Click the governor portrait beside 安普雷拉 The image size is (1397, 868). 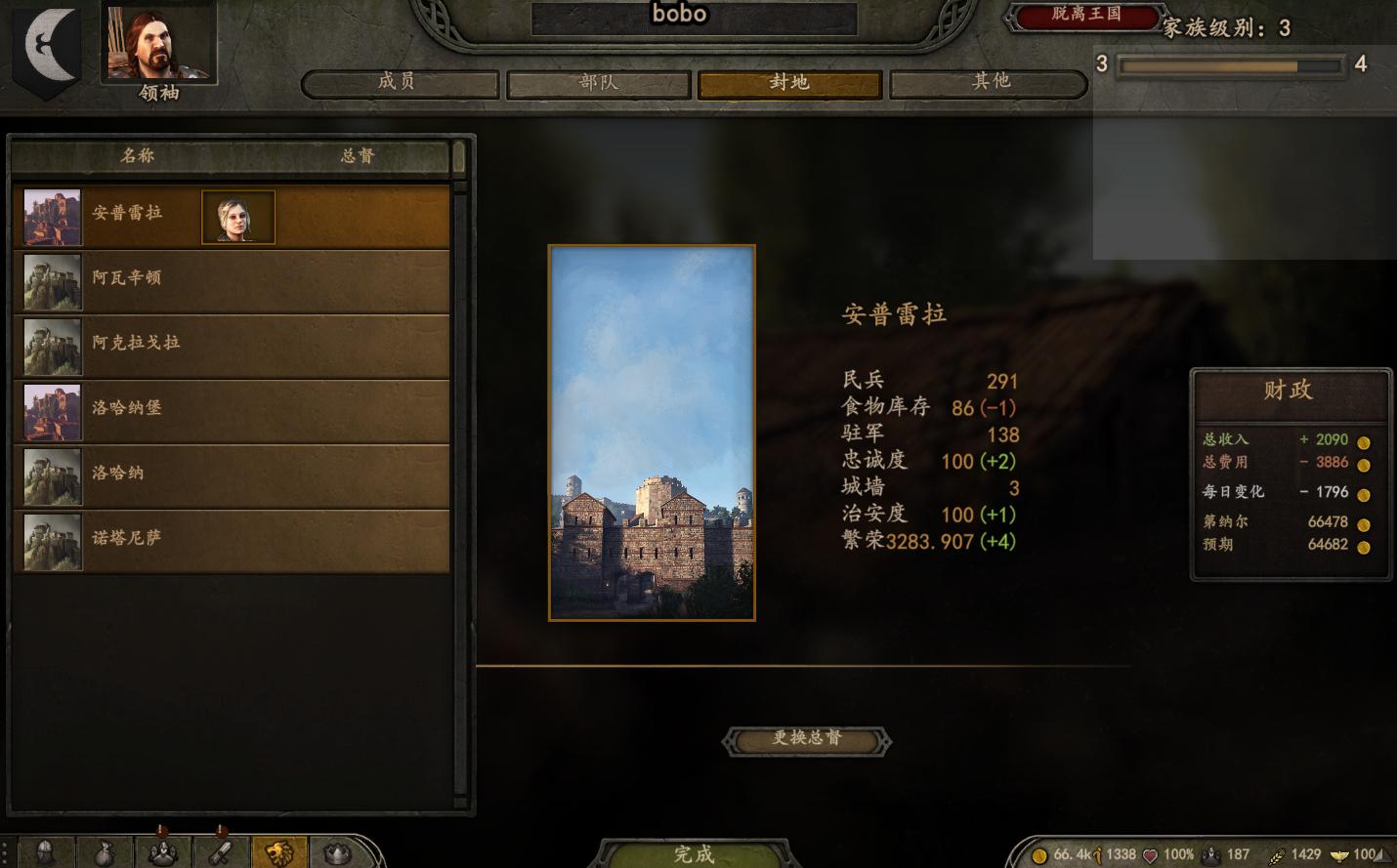[237, 217]
